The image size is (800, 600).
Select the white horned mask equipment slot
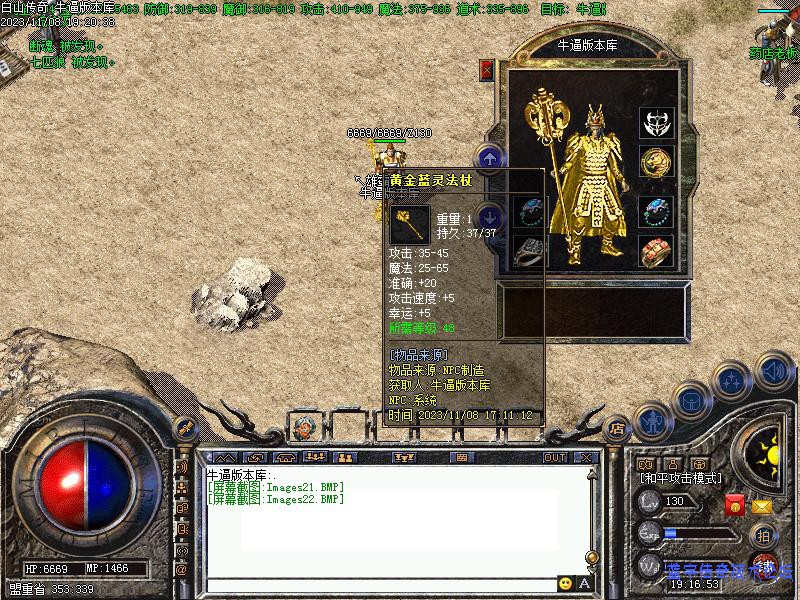point(656,123)
